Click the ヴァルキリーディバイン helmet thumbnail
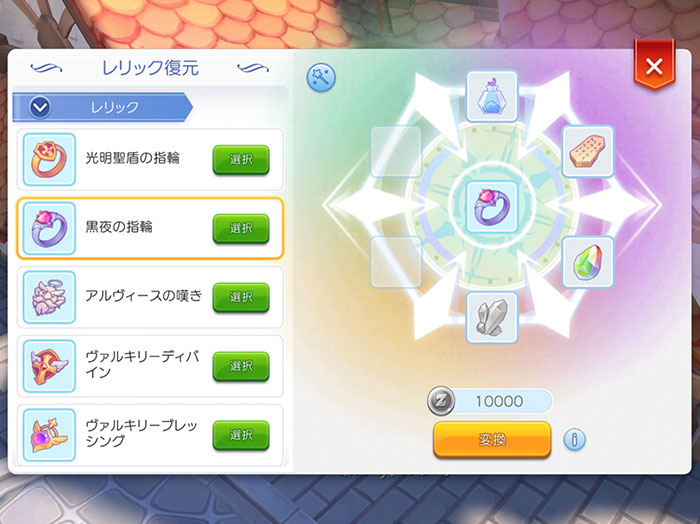The width and height of the screenshot is (700, 524). point(49,366)
